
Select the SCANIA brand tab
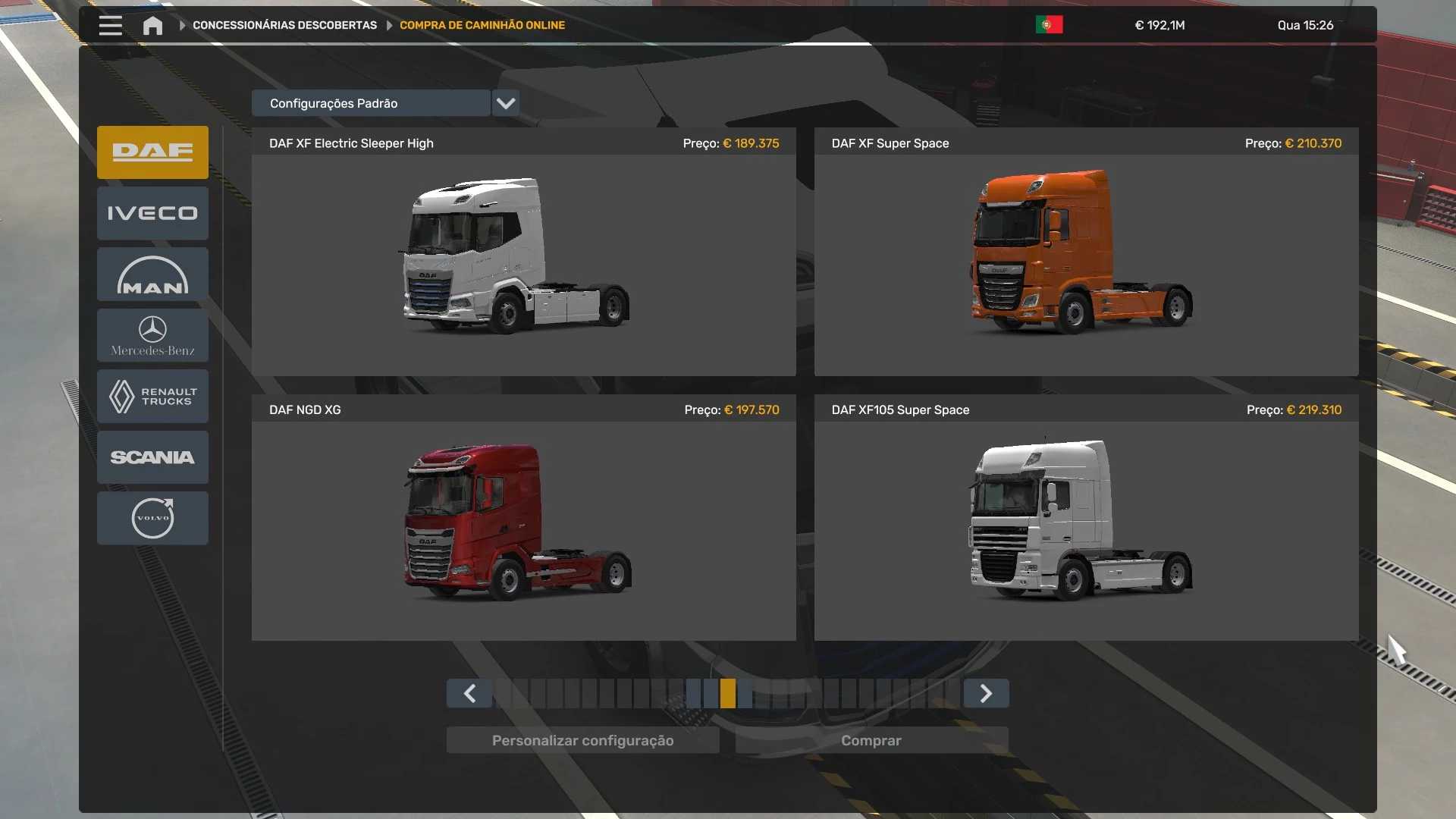(152, 457)
